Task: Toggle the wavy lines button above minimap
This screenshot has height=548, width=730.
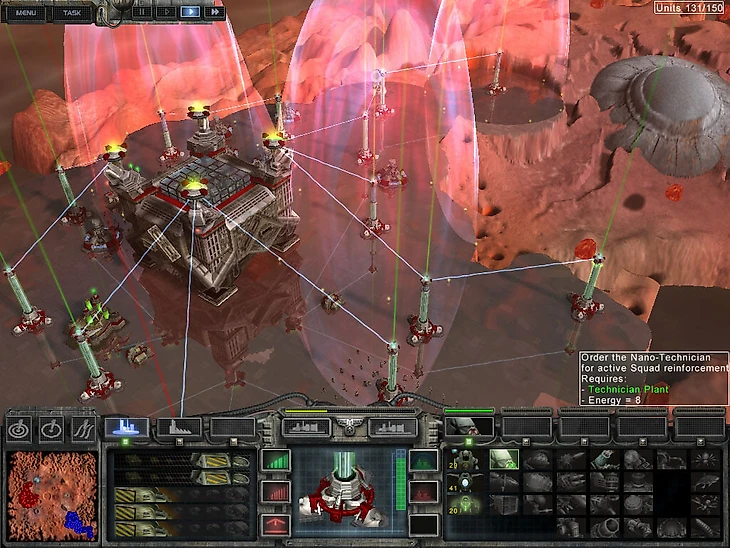Action: [x=83, y=428]
